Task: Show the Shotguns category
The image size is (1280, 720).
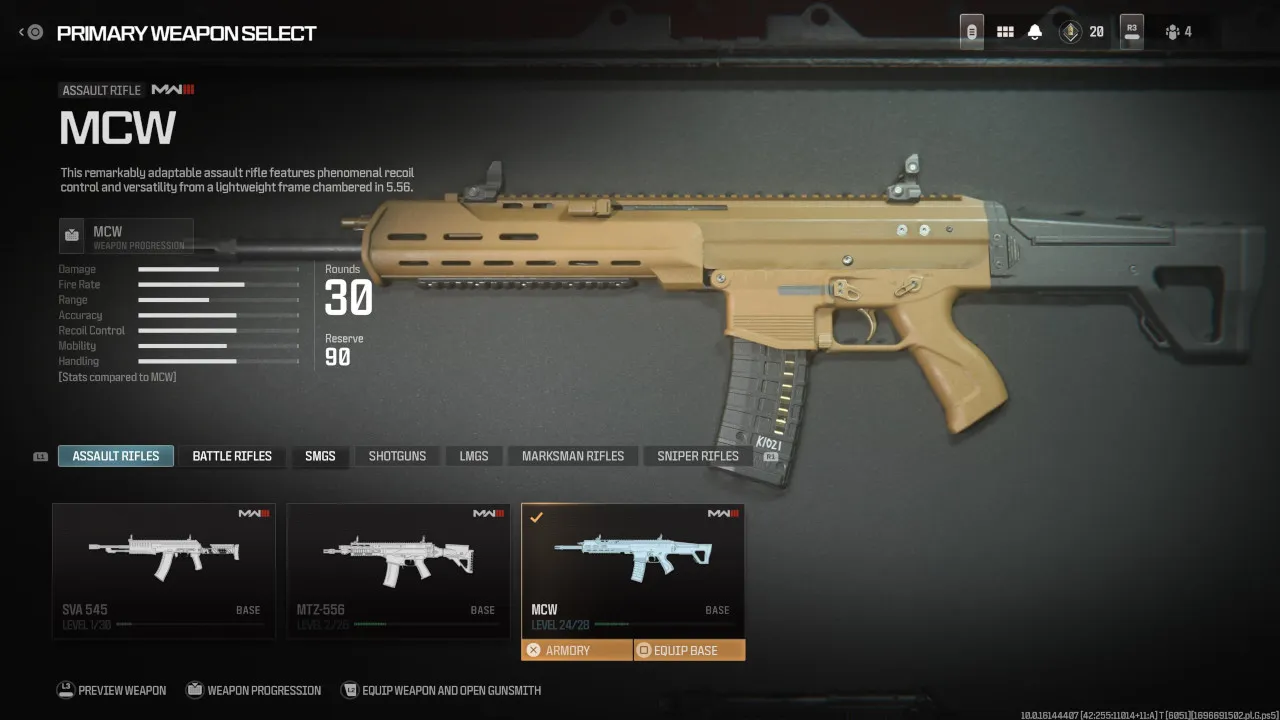Action: click(397, 456)
